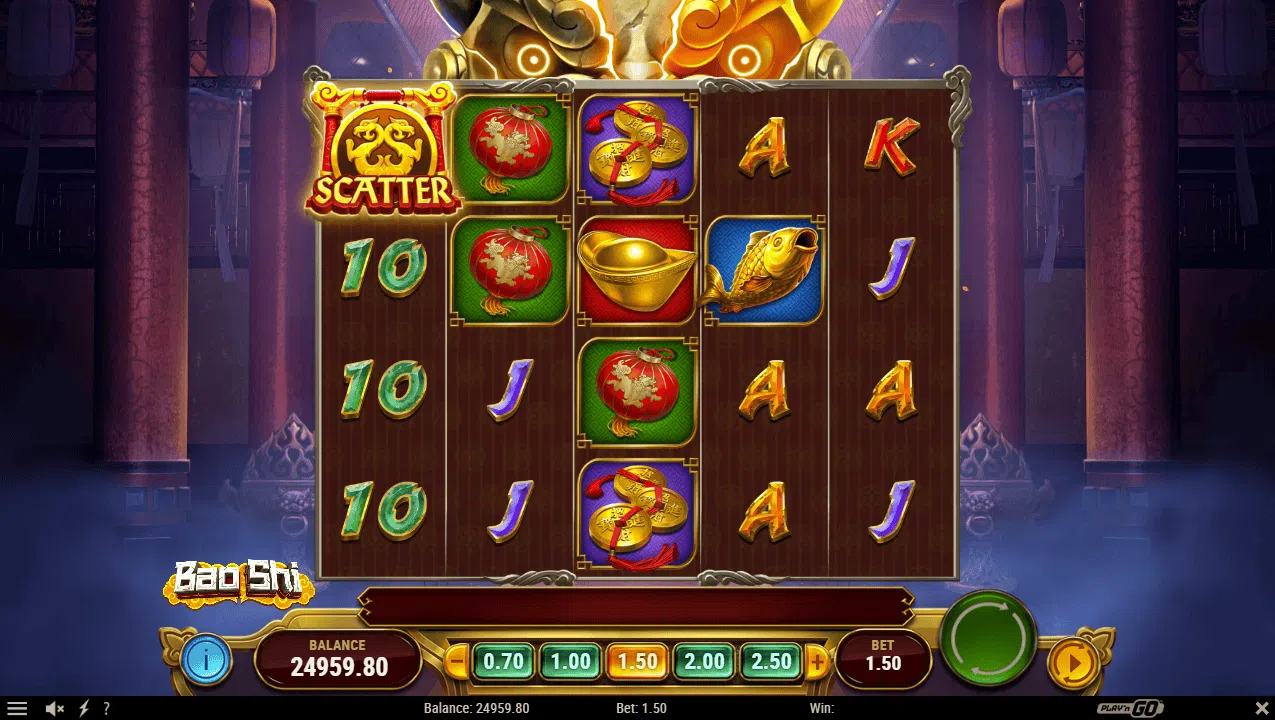The image size is (1275, 720).
Task: Open help via the question mark icon
Action: pos(106,708)
